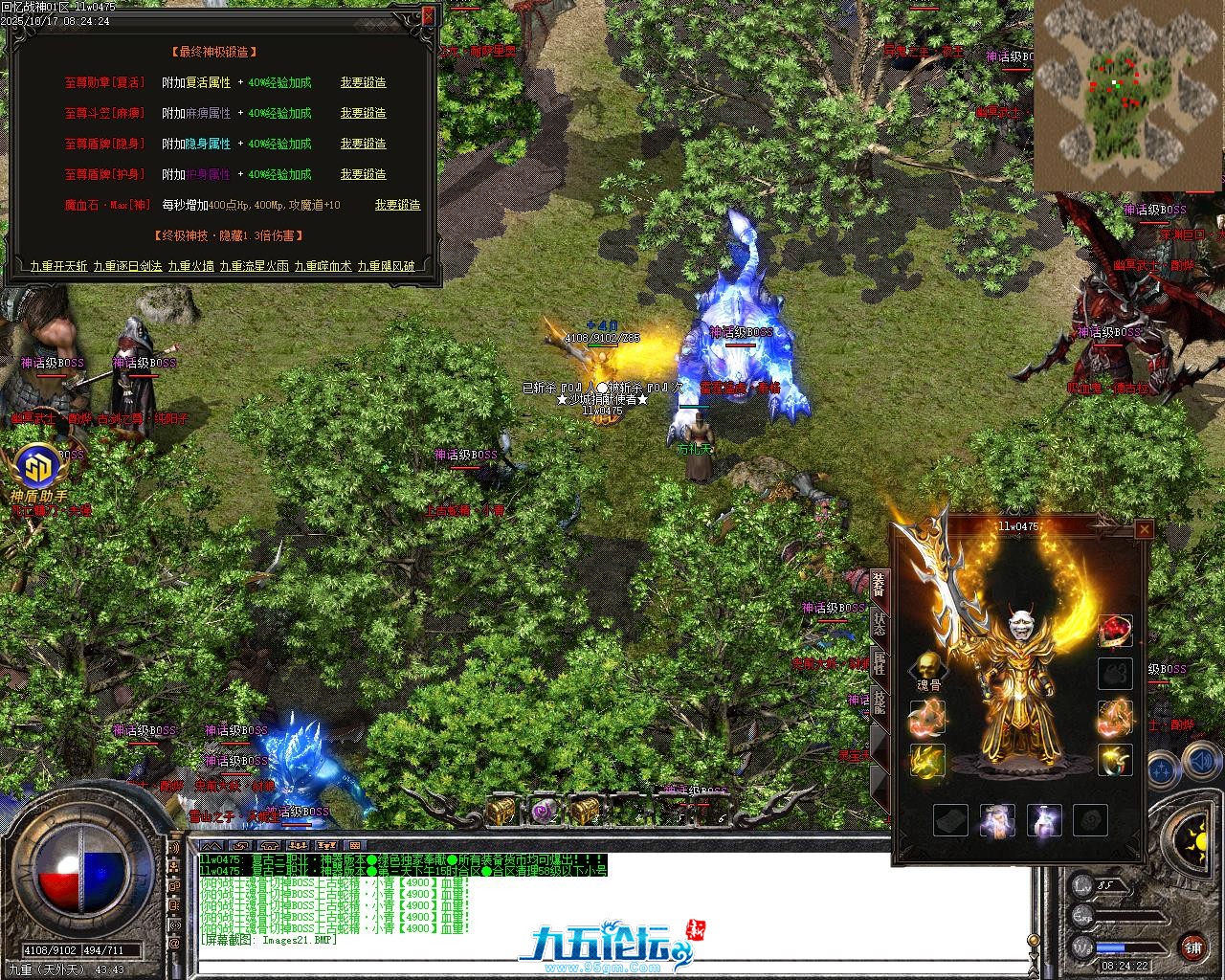Forge the Magic Blood Stone Max
The width and height of the screenshot is (1225, 980).
pyautogui.click(x=397, y=206)
